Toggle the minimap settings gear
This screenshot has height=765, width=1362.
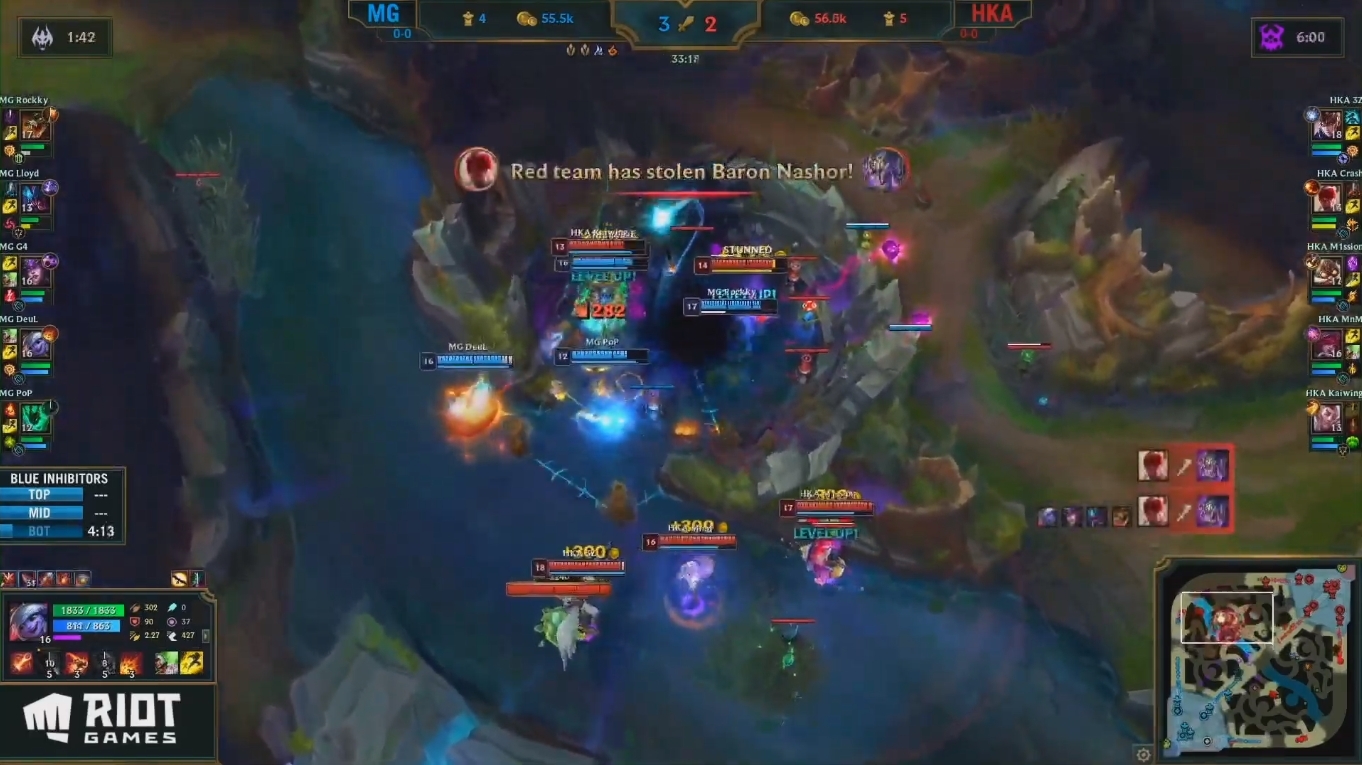pos(1144,754)
